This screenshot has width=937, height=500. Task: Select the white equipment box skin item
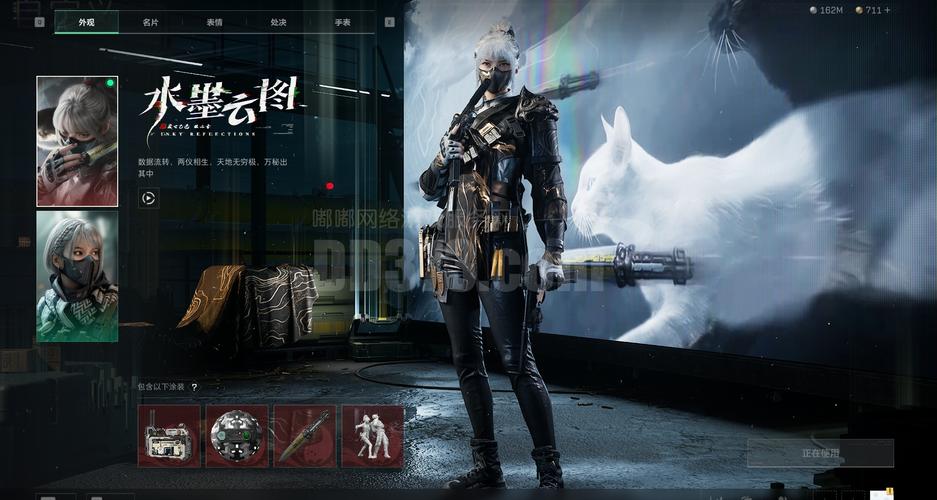169,436
